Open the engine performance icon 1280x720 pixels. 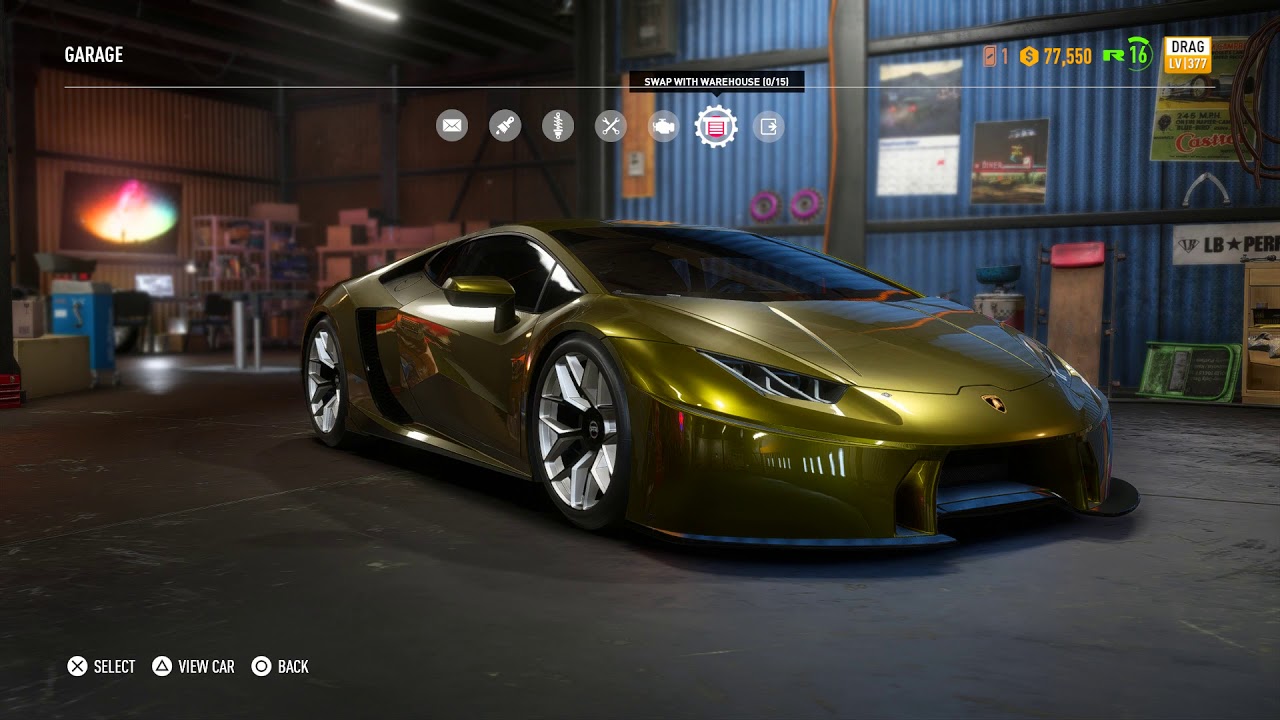coord(663,126)
